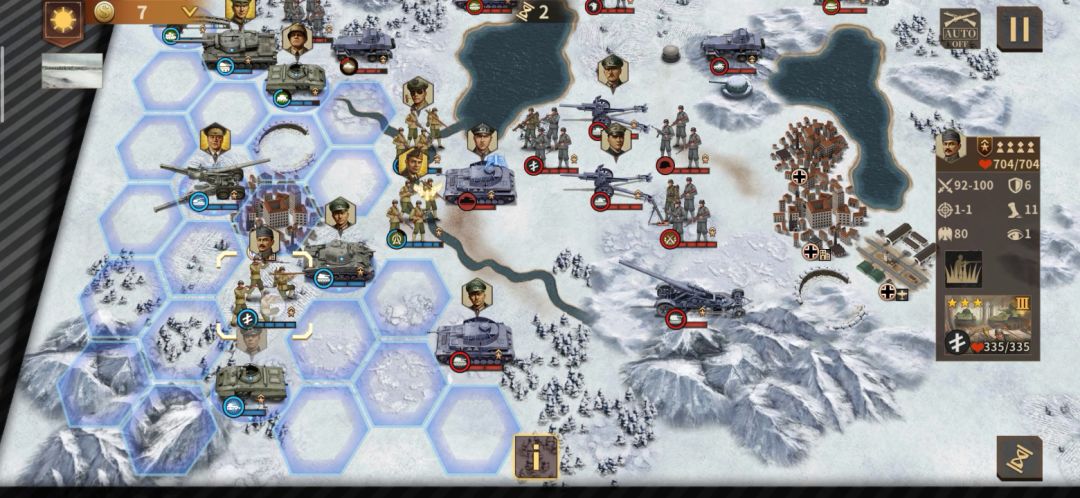Open the snowy battlefield thumbnail

72,71
